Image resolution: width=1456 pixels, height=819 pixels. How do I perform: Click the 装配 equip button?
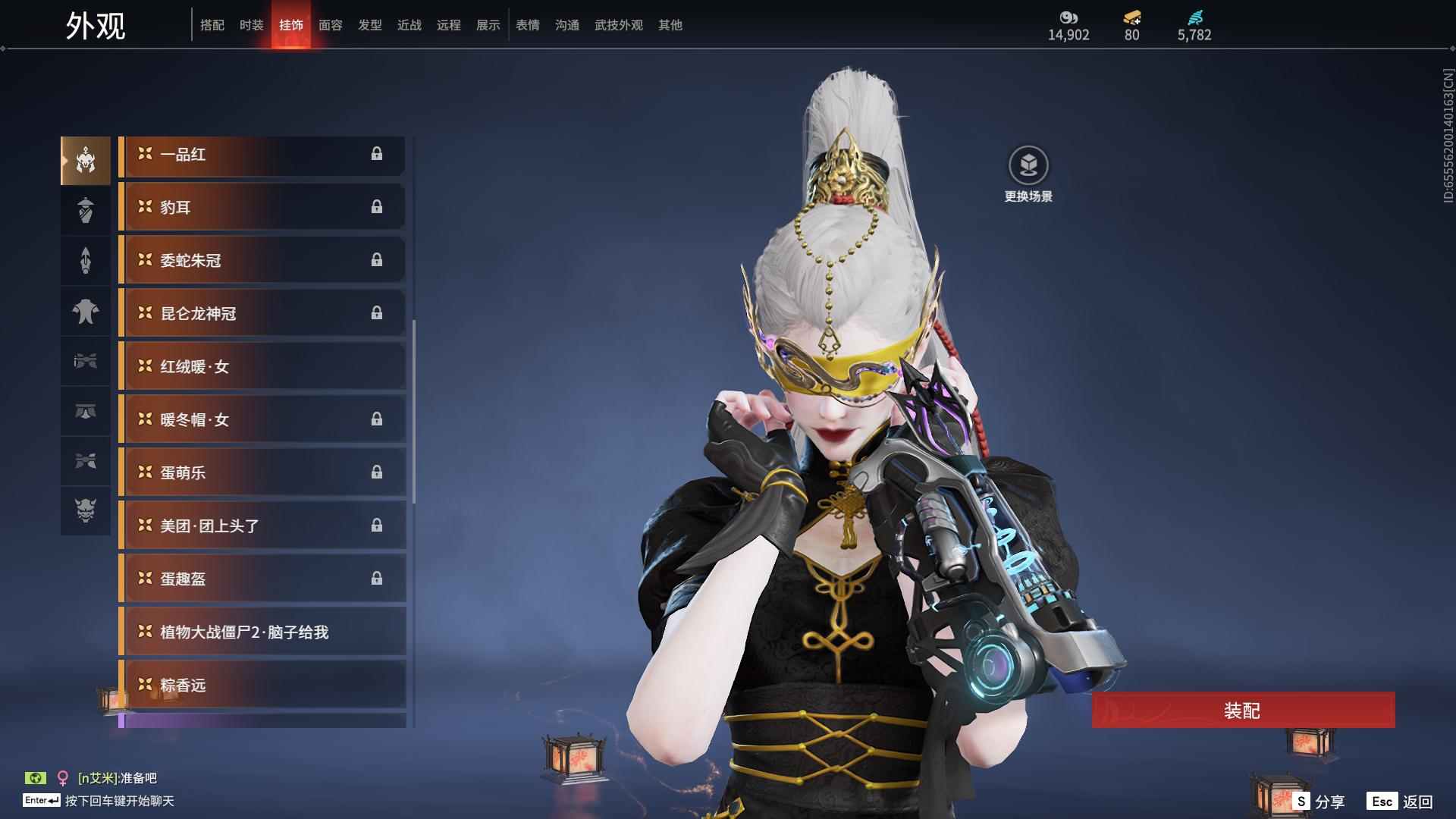(1243, 711)
